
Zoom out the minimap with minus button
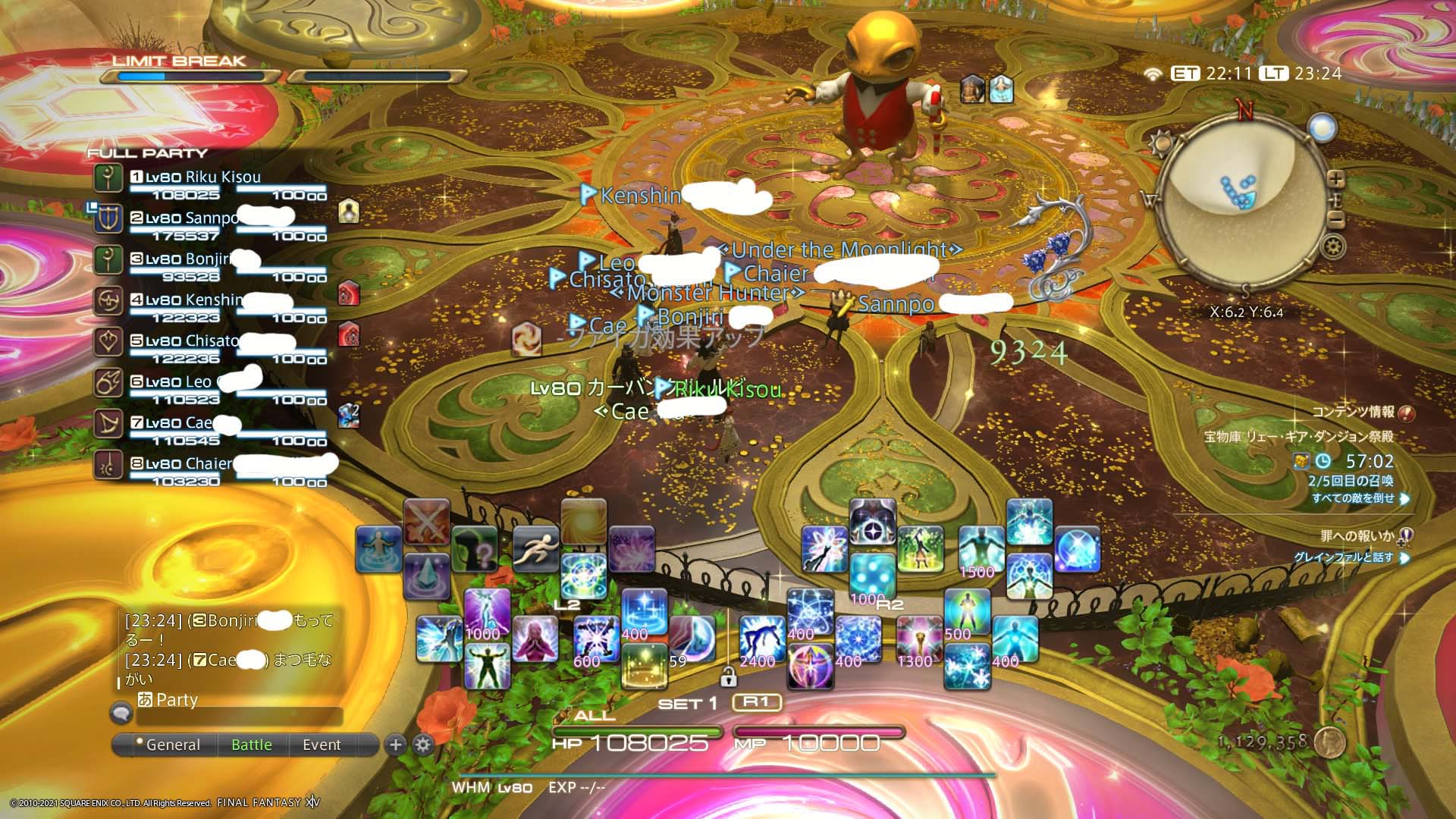point(1335,220)
